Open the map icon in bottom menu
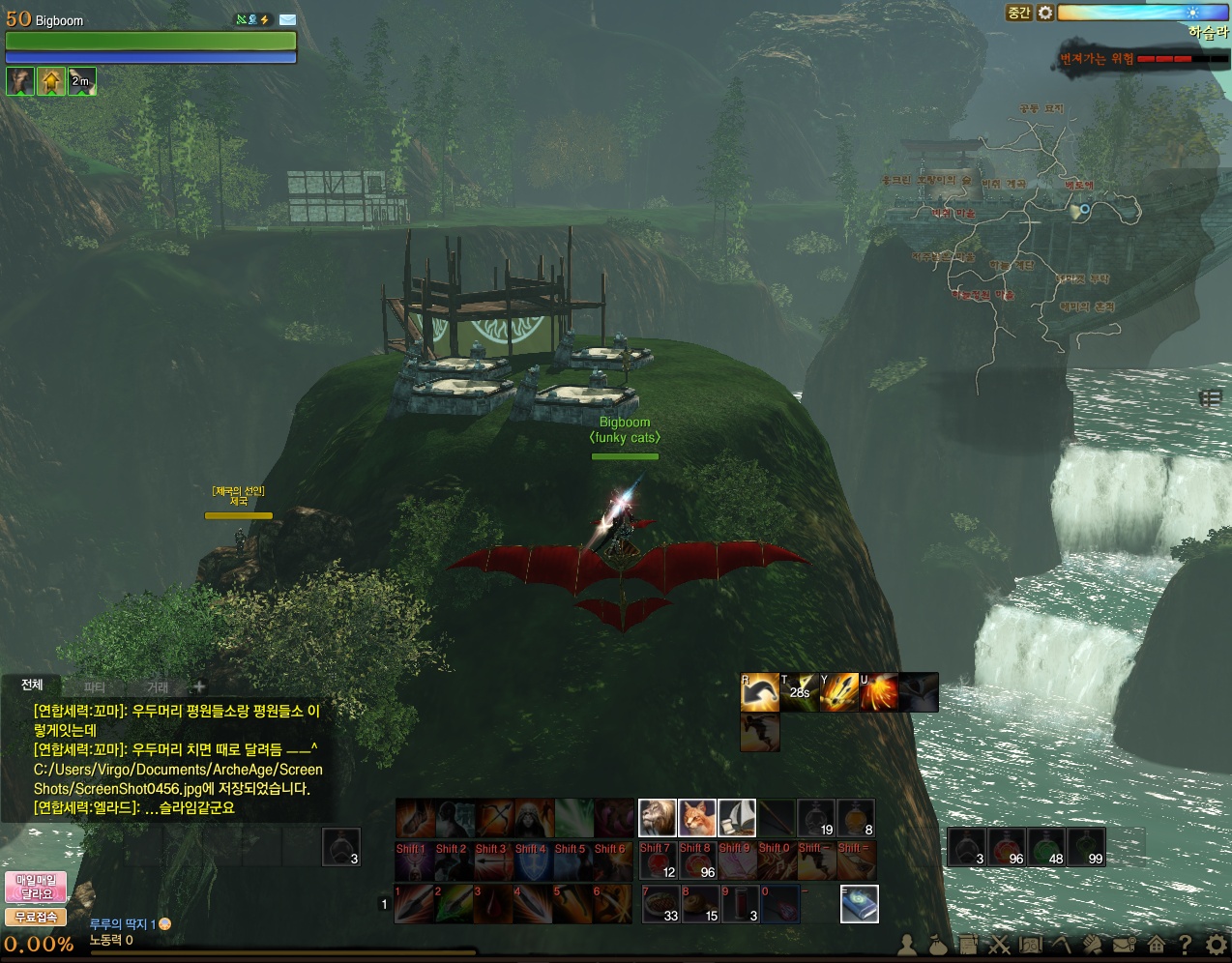 [1031, 945]
